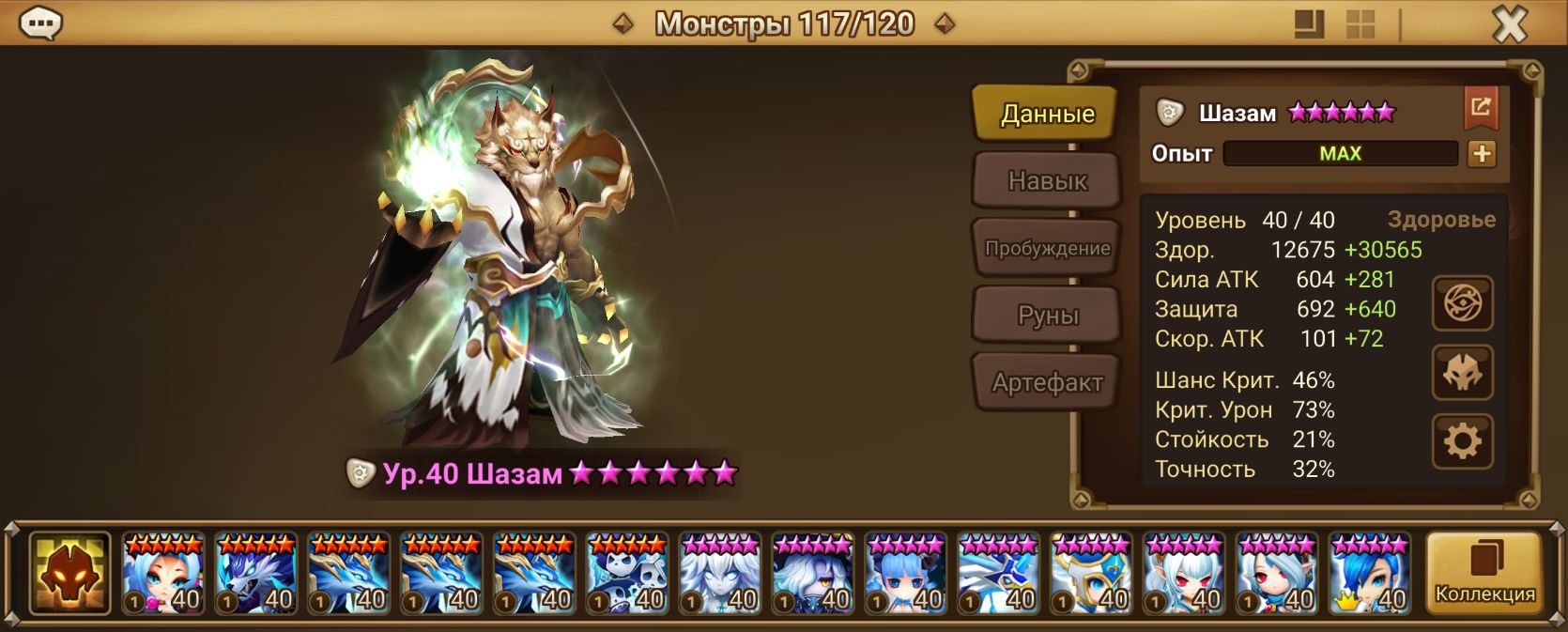Screen dimensions: 1568x632
Task: Open the Навык tab
Action: (x=1047, y=180)
